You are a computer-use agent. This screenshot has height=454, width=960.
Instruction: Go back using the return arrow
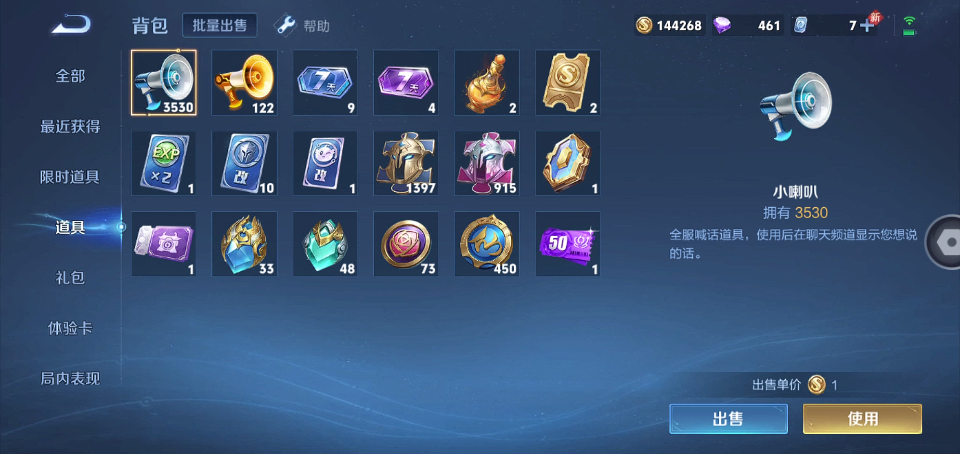(x=71, y=24)
